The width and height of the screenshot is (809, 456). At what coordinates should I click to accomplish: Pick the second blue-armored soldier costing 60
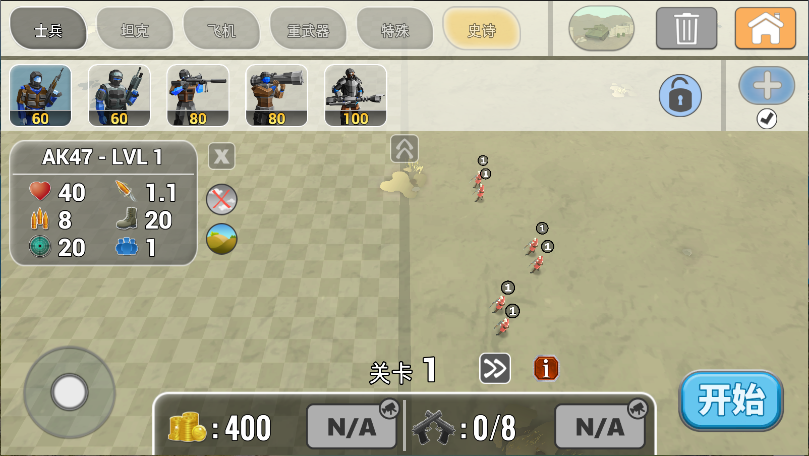[119, 96]
